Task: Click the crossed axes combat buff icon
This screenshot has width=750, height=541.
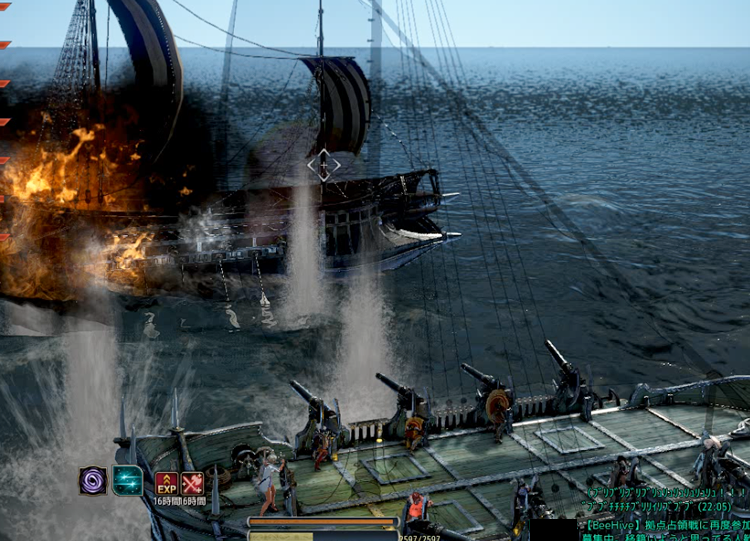Action: click(192, 484)
